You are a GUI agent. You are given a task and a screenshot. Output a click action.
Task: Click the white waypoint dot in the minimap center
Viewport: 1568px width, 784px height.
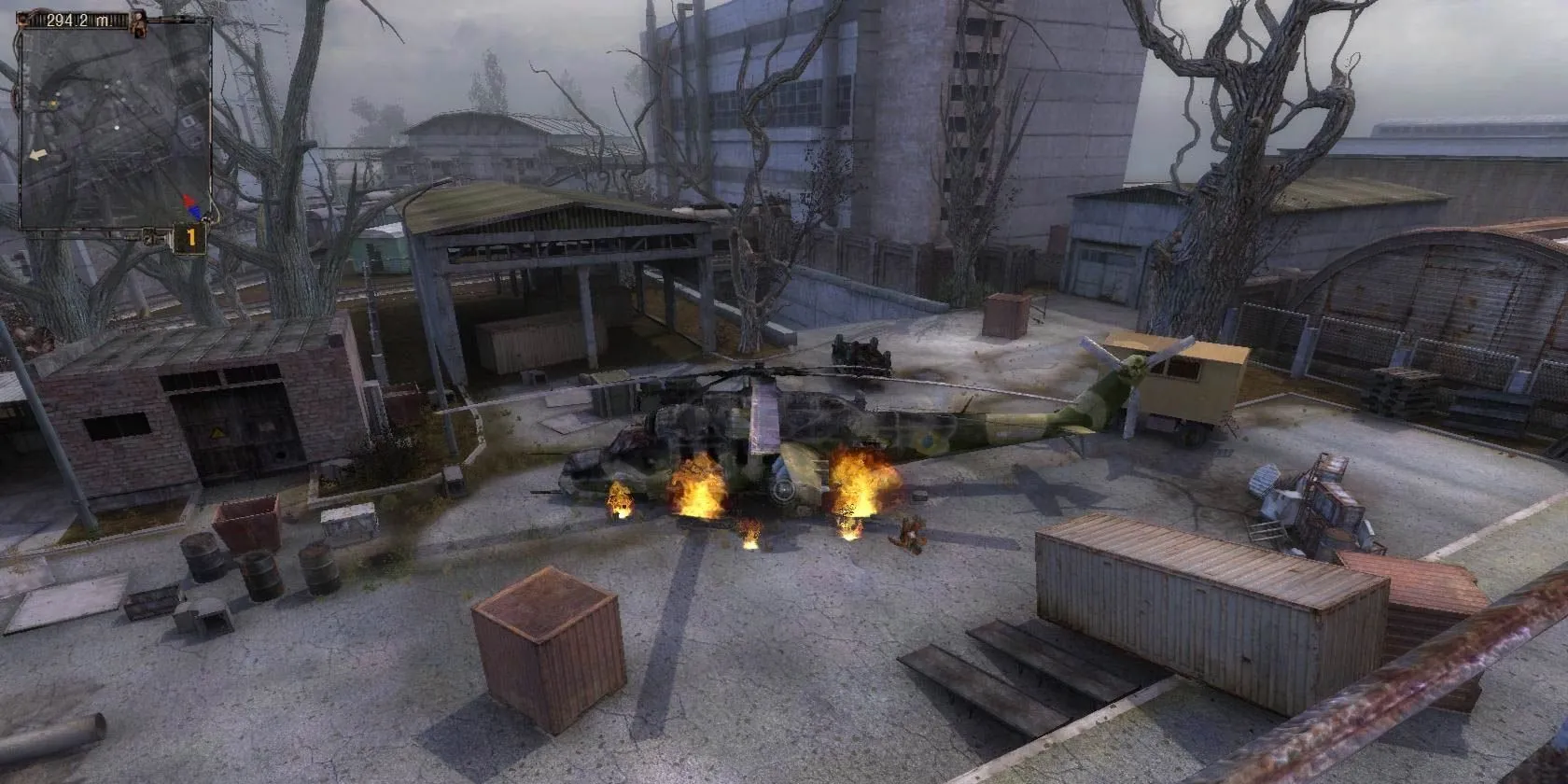click(x=117, y=127)
